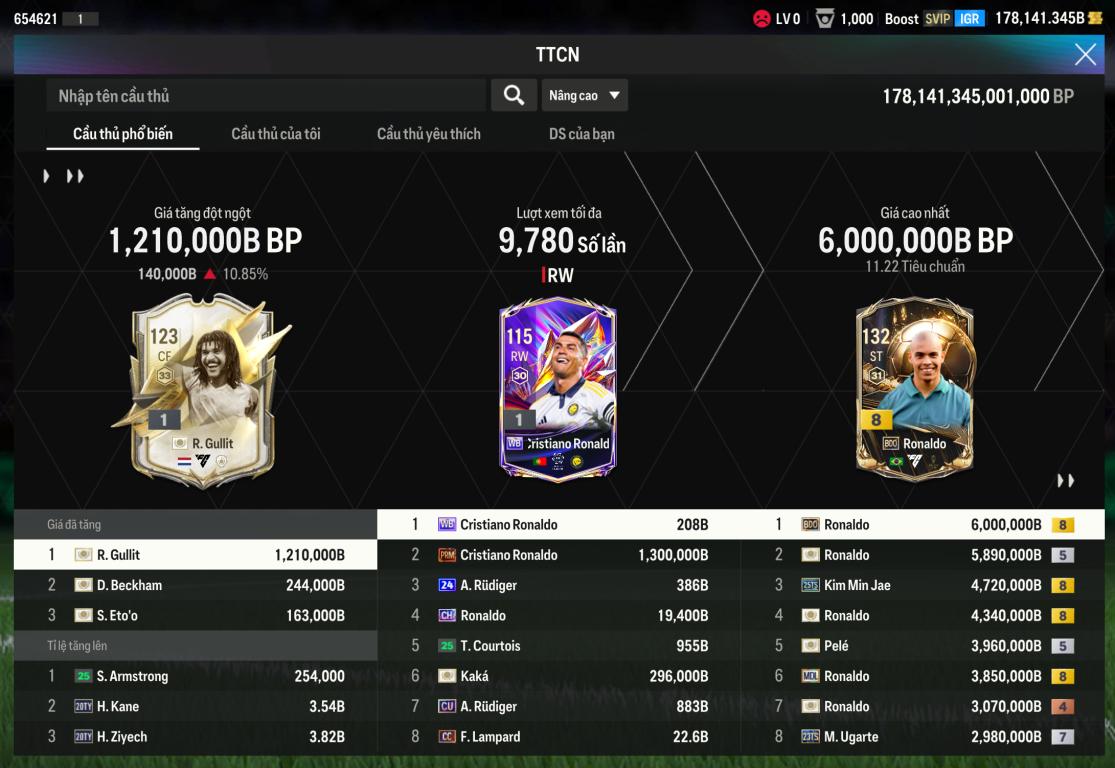Open the Pelé row
The image size is (1115, 768).
click(x=922, y=646)
